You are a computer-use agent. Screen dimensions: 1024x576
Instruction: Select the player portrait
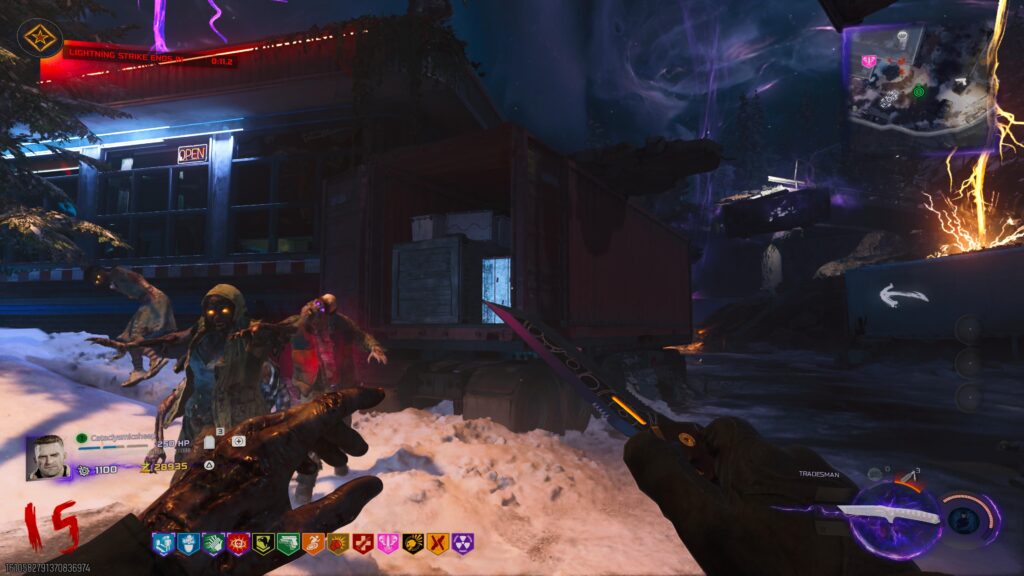pos(46,457)
